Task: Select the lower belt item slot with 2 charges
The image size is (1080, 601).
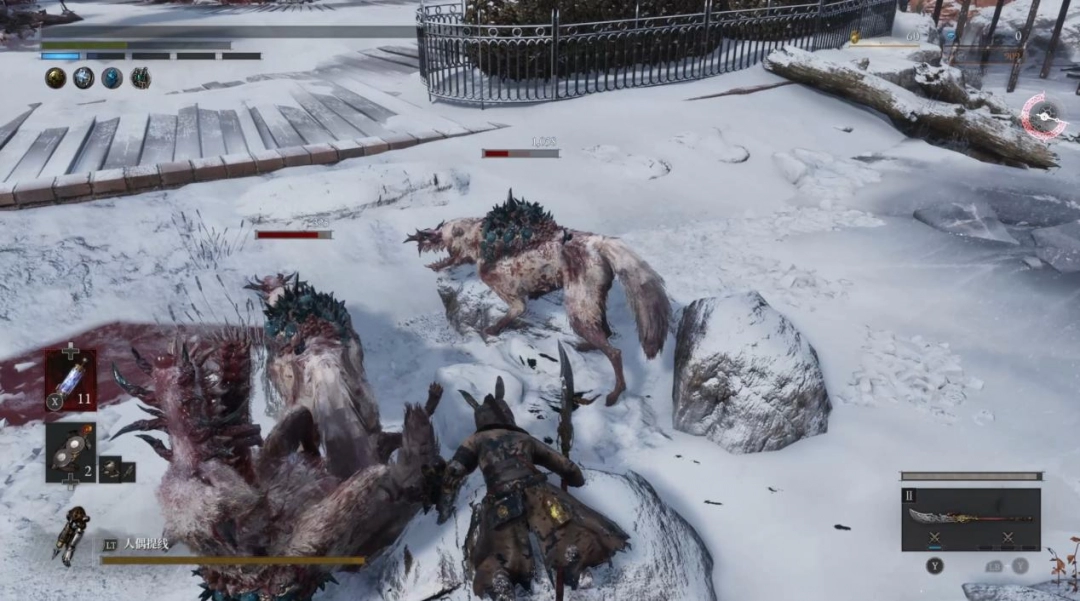Action: point(71,452)
